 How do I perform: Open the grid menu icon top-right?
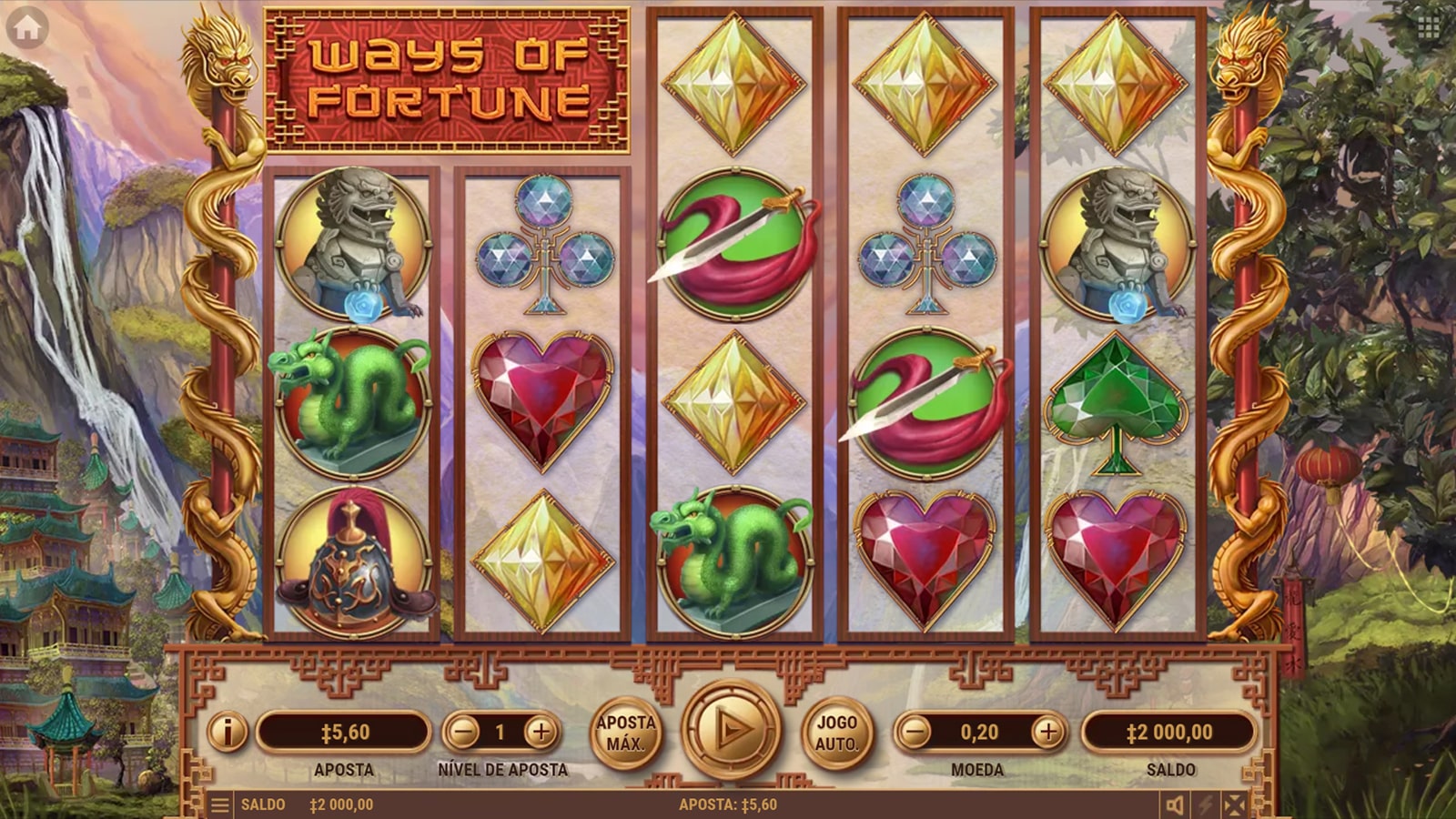(x=1428, y=28)
